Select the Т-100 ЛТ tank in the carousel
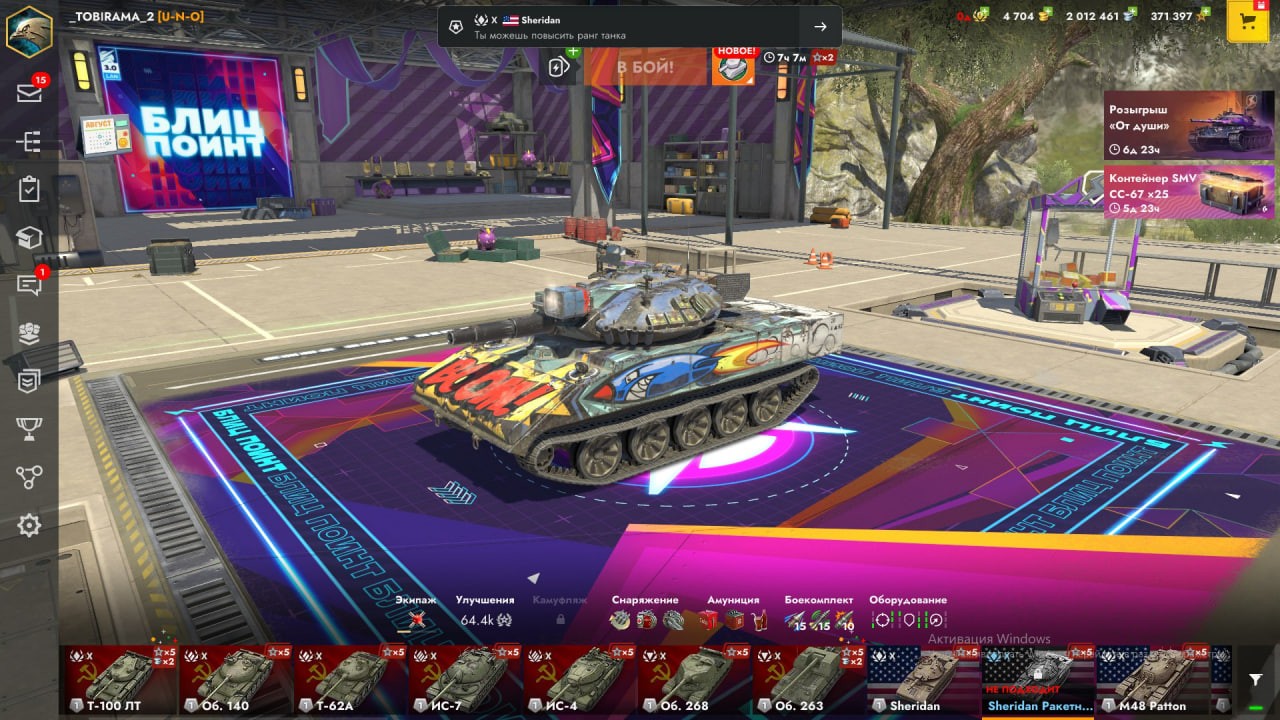 (121, 680)
